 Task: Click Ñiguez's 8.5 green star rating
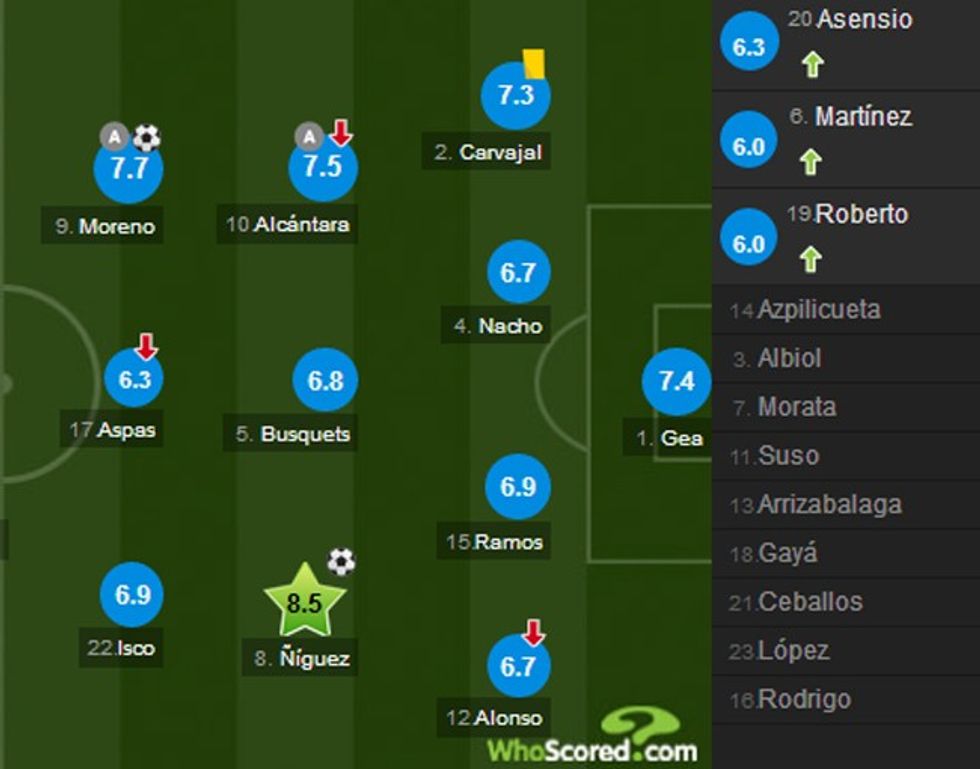tap(304, 604)
